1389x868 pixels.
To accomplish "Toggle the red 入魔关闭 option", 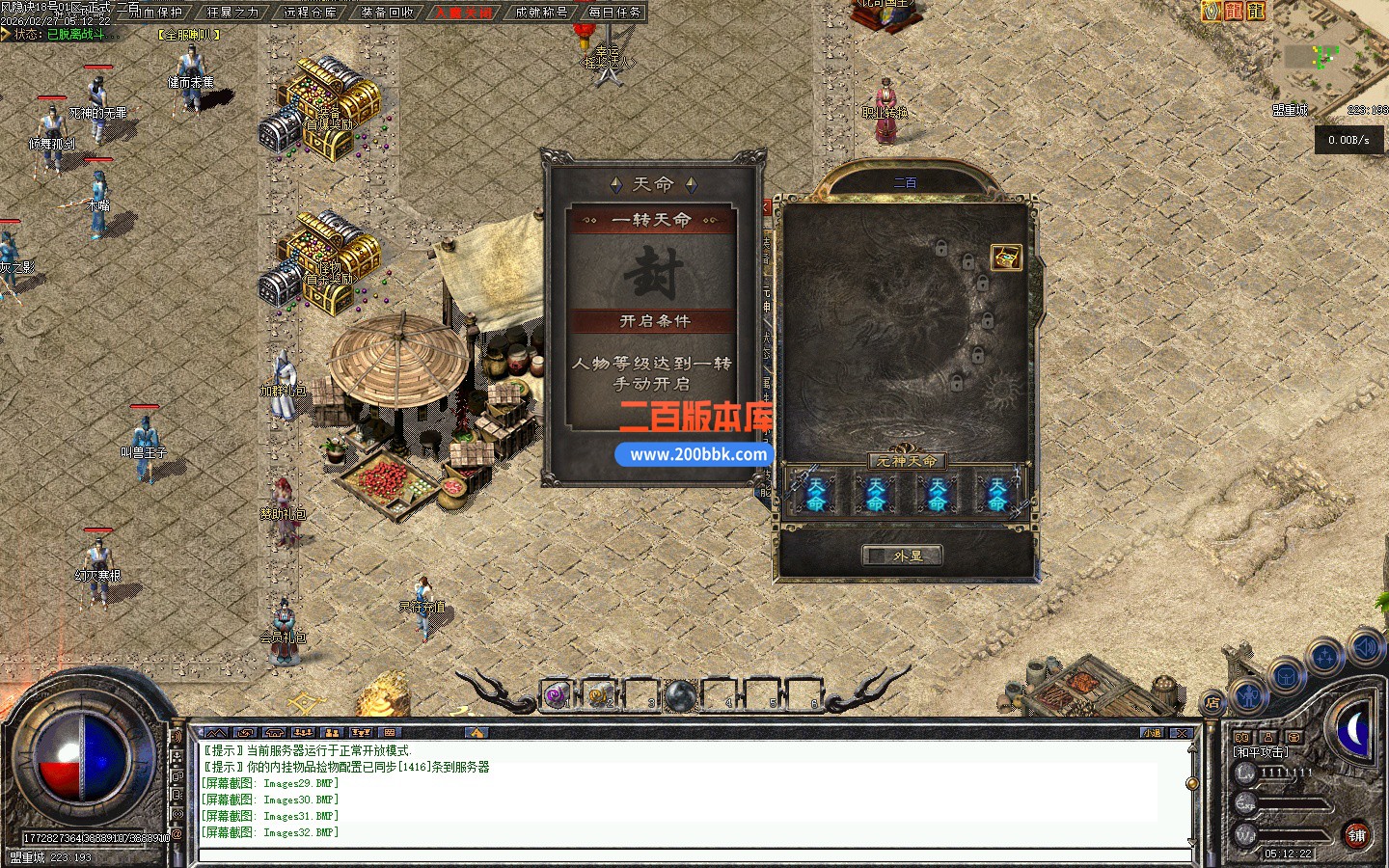I will click(x=464, y=13).
